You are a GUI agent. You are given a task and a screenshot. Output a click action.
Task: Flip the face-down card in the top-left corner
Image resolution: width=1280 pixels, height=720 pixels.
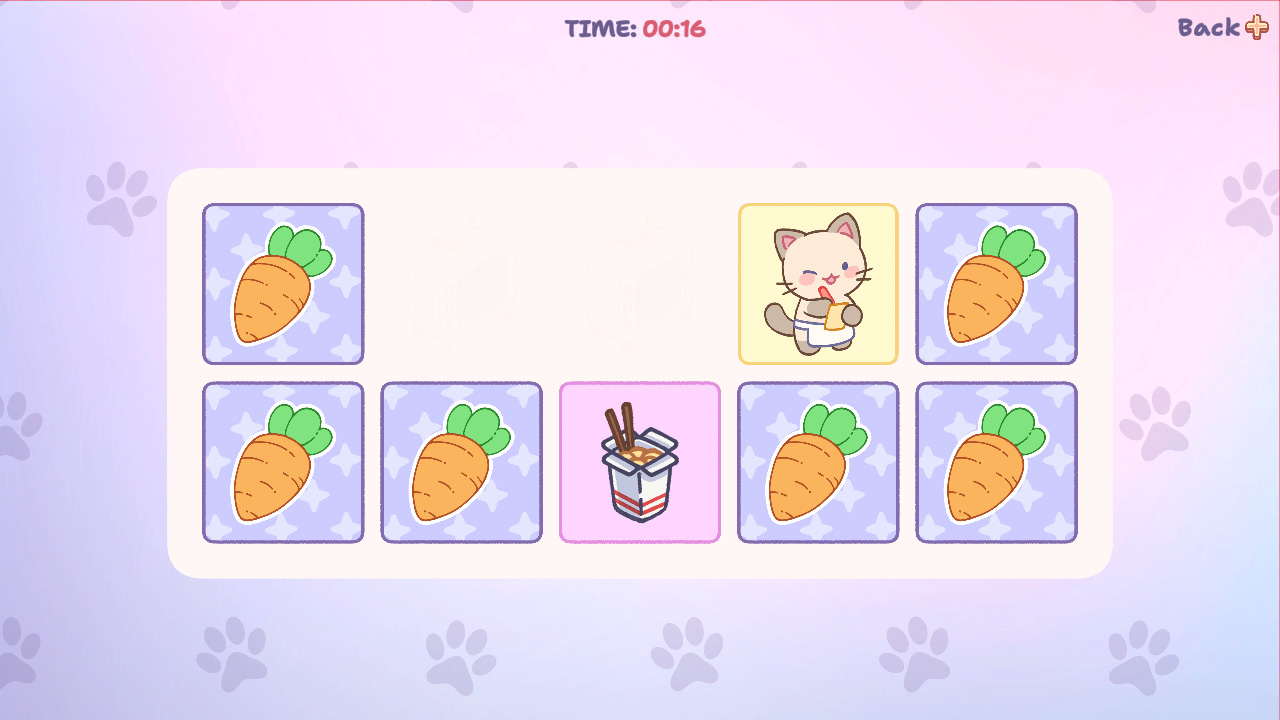[x=283, y=283]
